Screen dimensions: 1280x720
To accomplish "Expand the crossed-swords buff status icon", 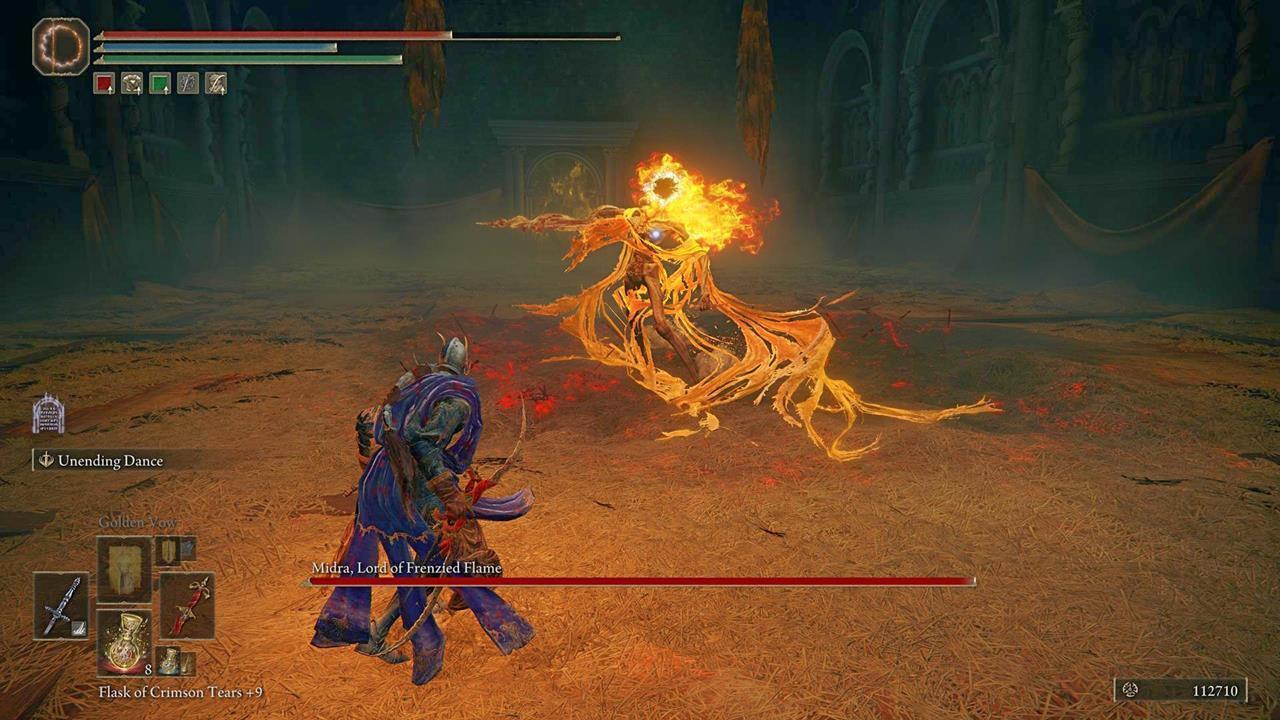I will pos(187,83).
